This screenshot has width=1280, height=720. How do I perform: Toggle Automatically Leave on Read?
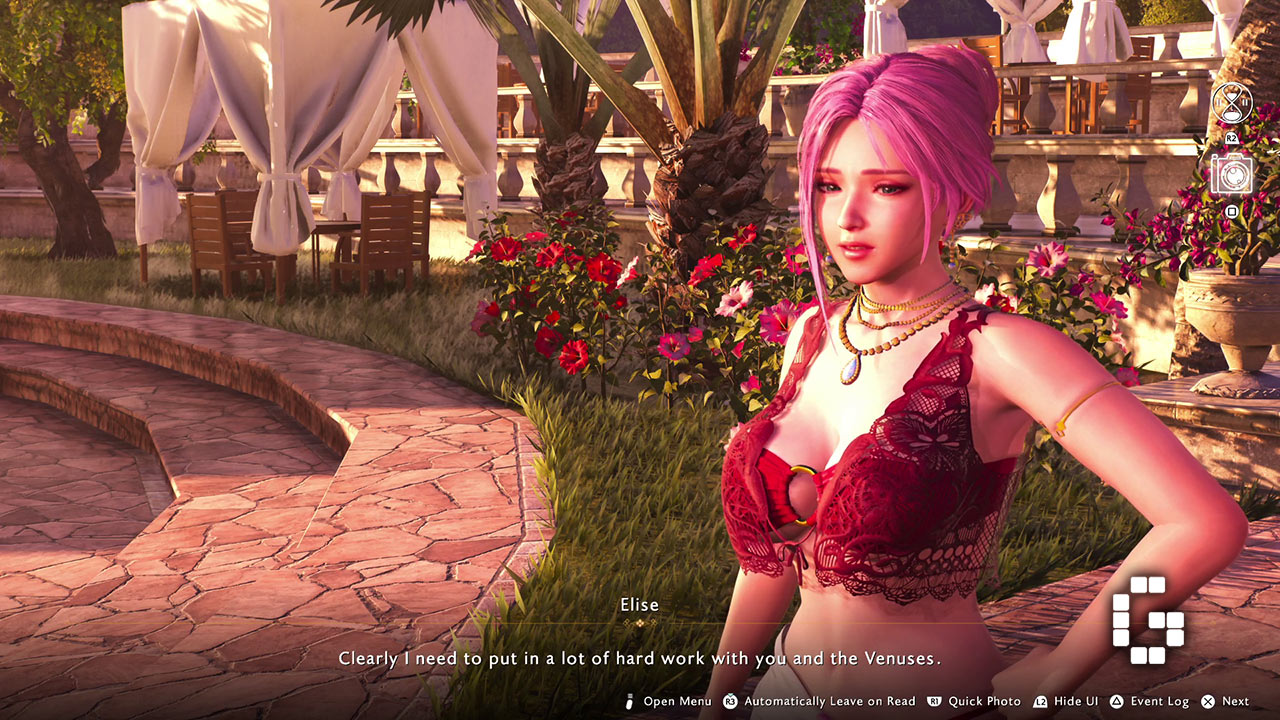point(819,701)
